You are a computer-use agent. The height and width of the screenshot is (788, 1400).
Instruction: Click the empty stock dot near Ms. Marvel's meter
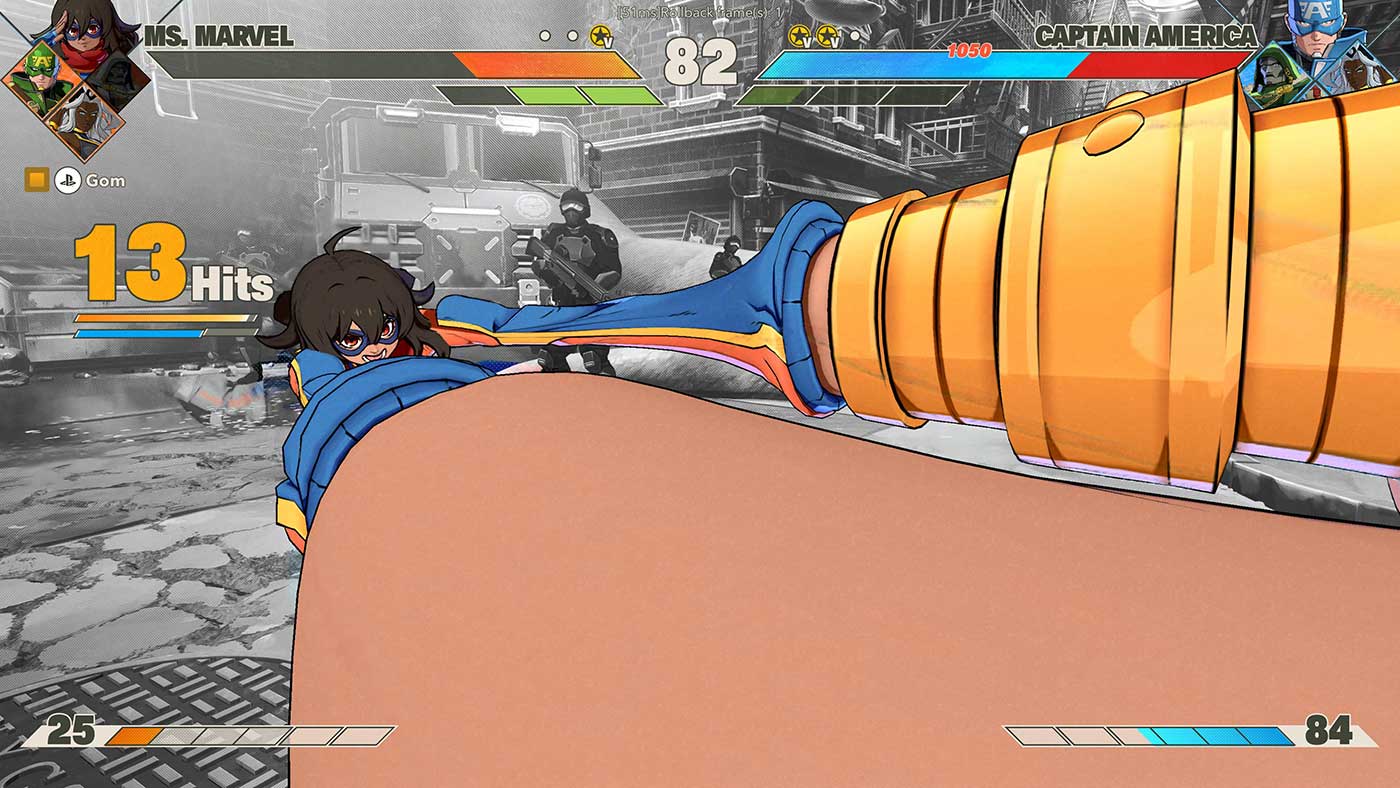[545, 35]
